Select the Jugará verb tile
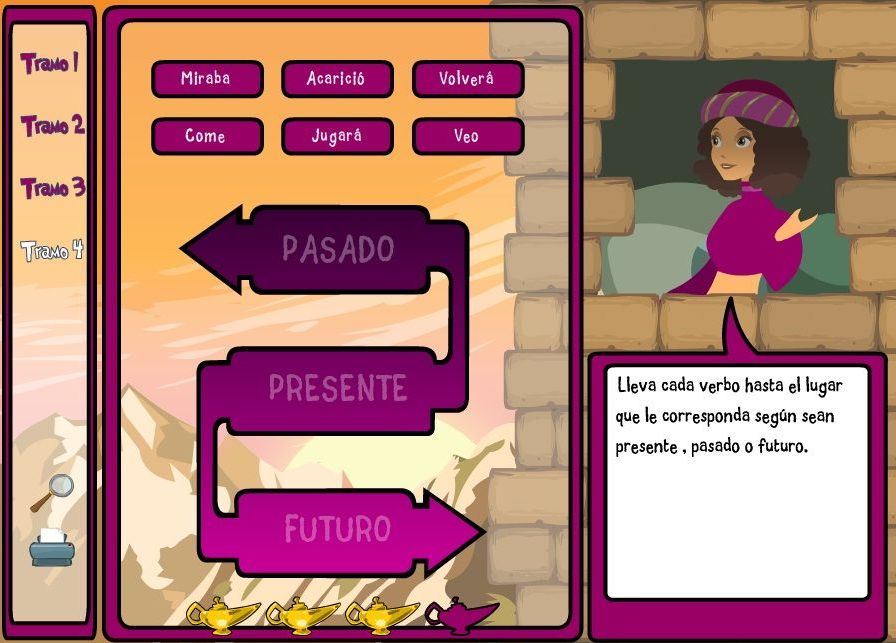Screen dimensions: 896x643 [x=337, y=136]
